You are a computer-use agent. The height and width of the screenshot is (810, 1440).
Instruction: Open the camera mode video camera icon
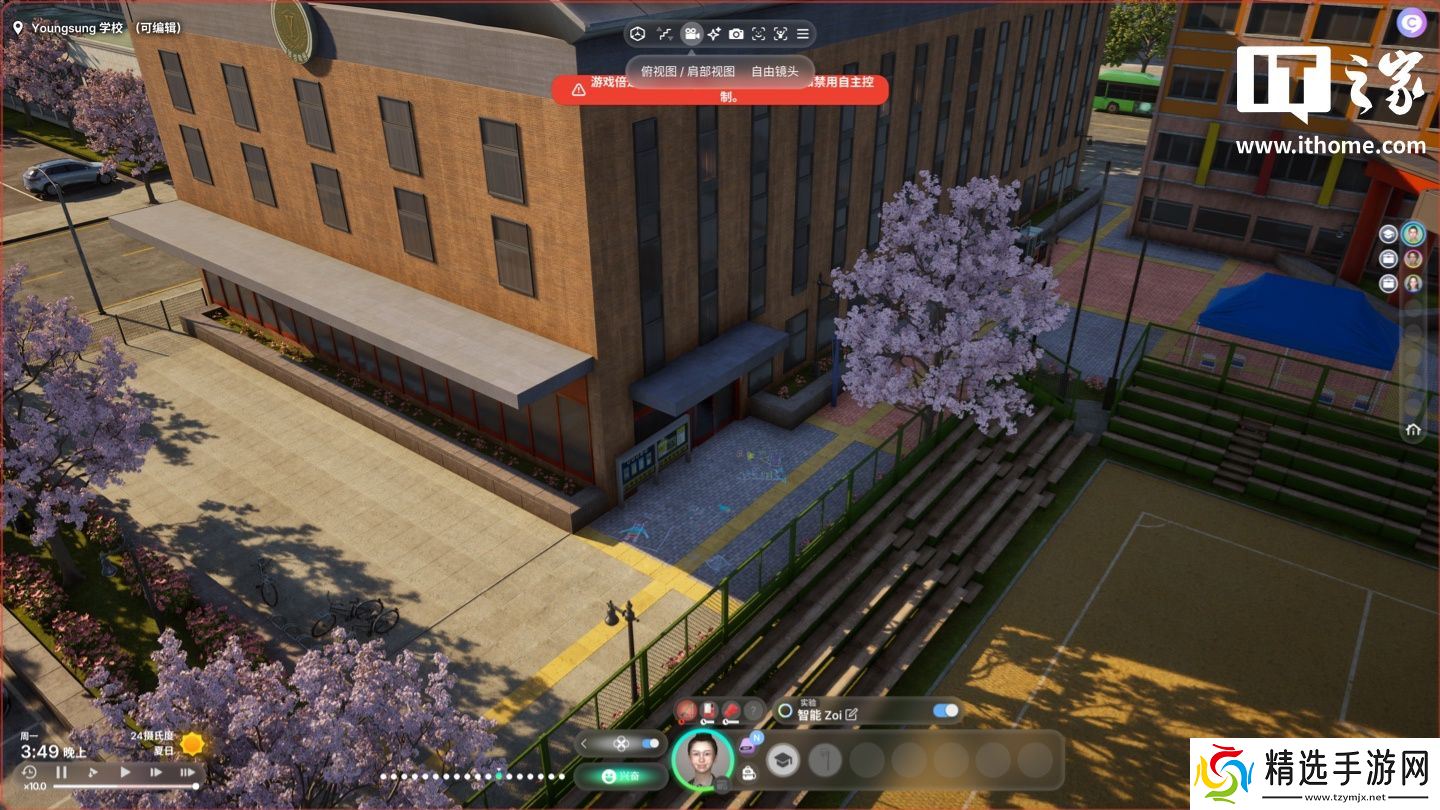[x=690, y=34]
